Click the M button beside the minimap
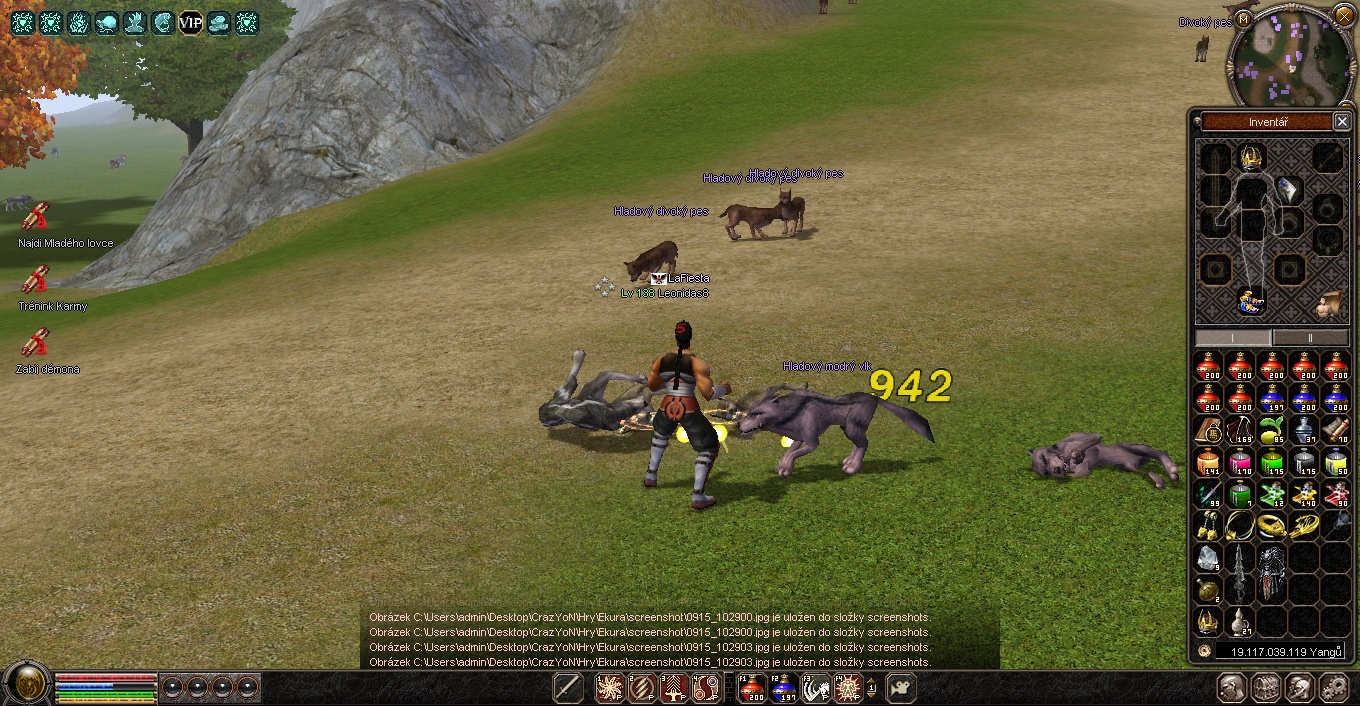Image resolution: width=1360 pixels, height=706 pixels. coord(1243,19)
